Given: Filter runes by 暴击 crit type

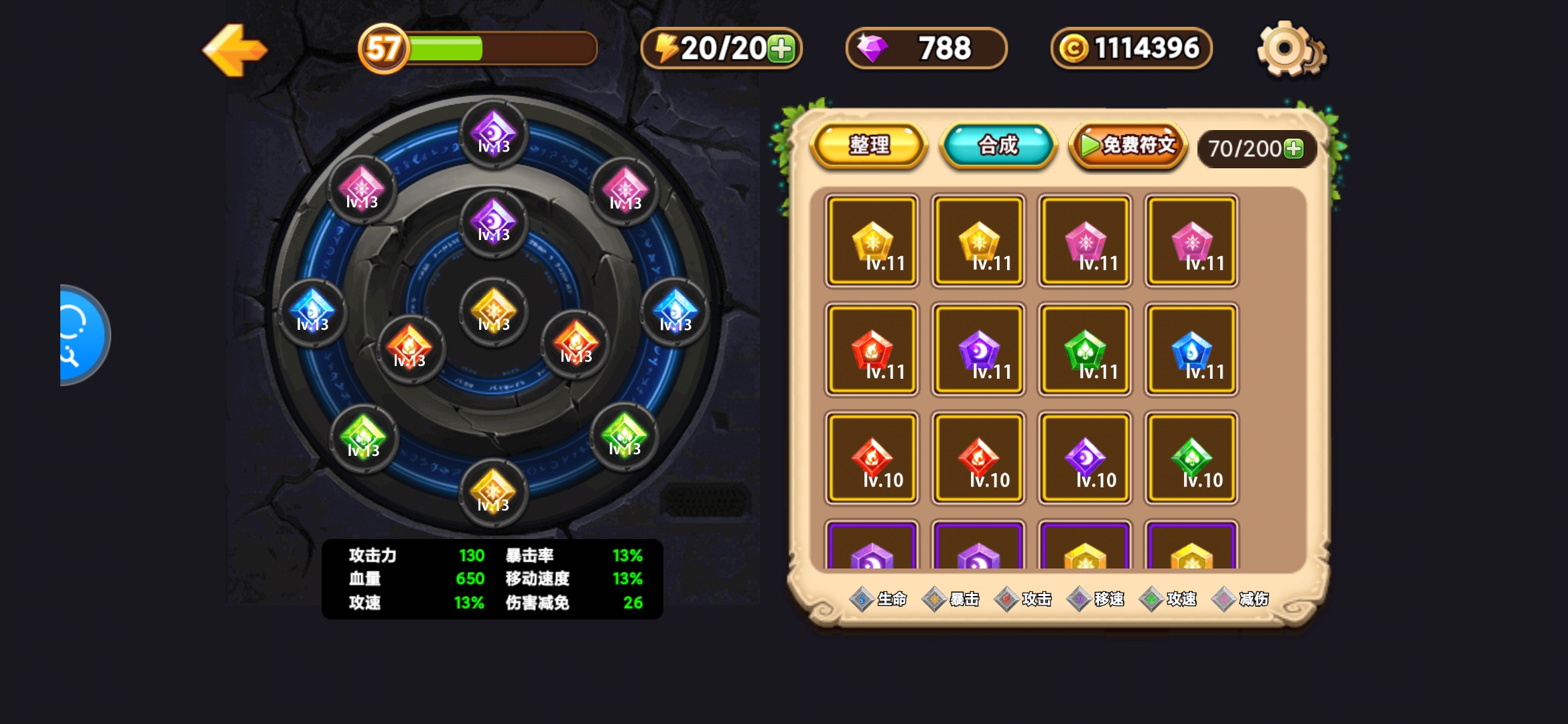Looking at the screenshot, I should pyautogui.click(x=951, y=599).
